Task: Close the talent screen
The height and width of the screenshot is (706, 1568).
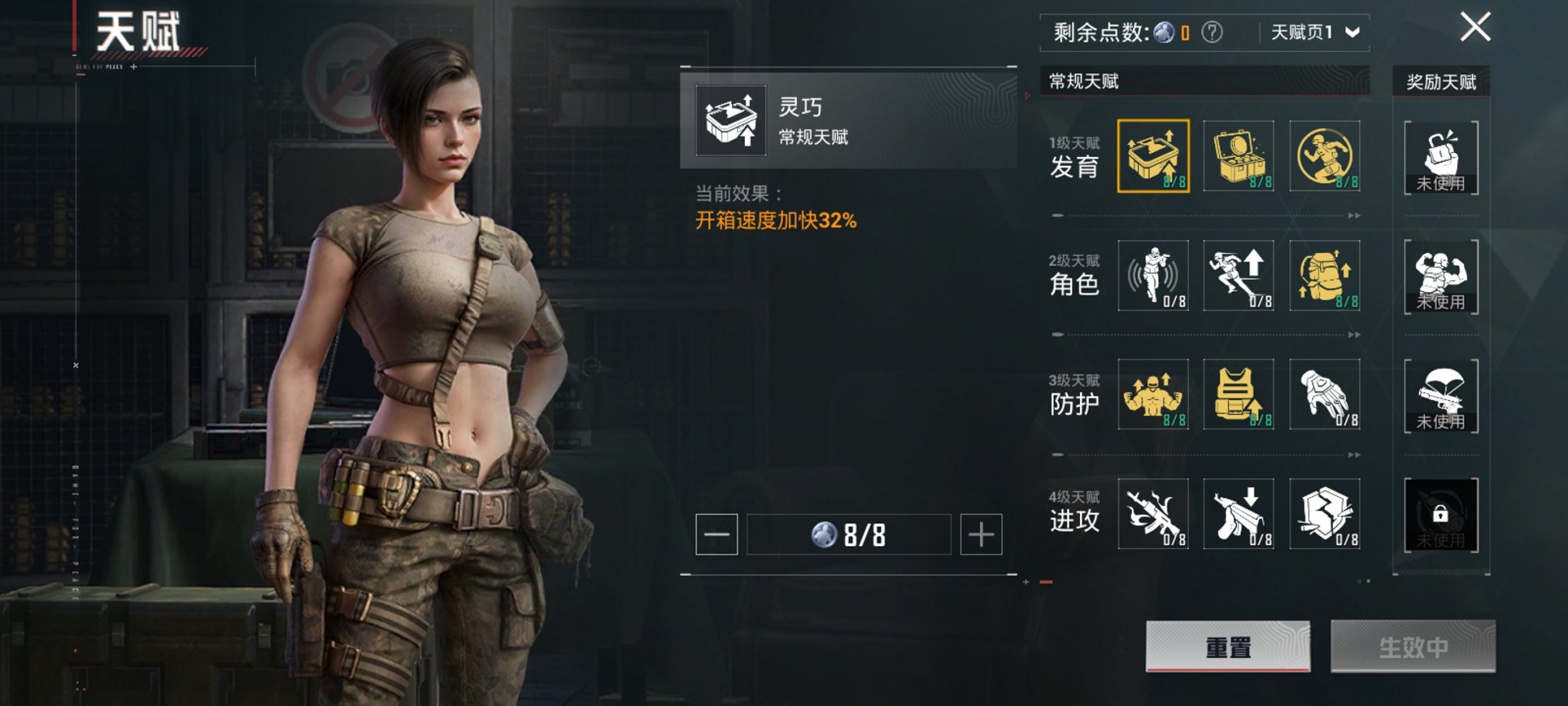Action: pyautogui.click(x=1475, y=28)
